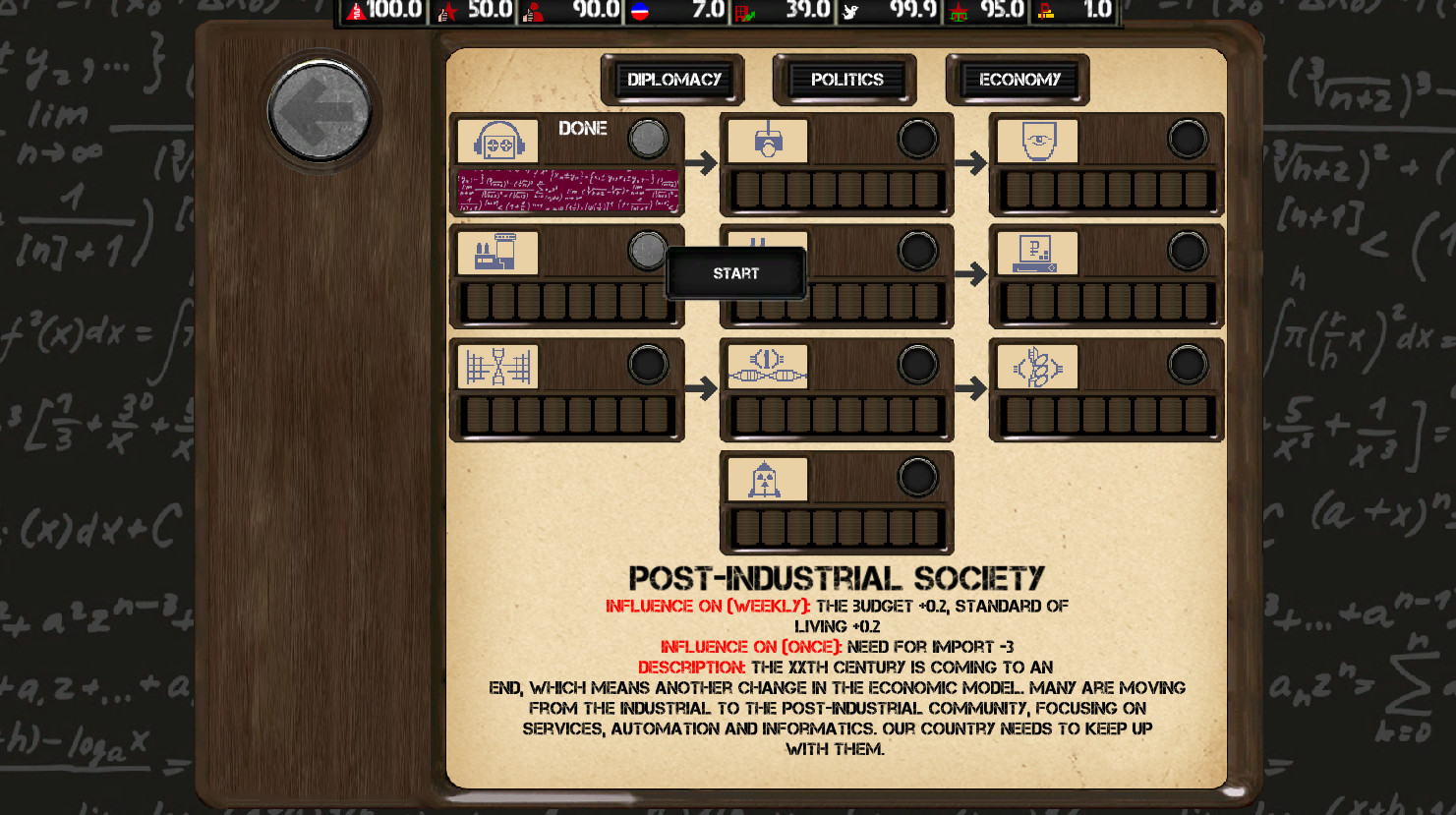Select the reel-to-reel recorder technology icon

coord(496,140)
